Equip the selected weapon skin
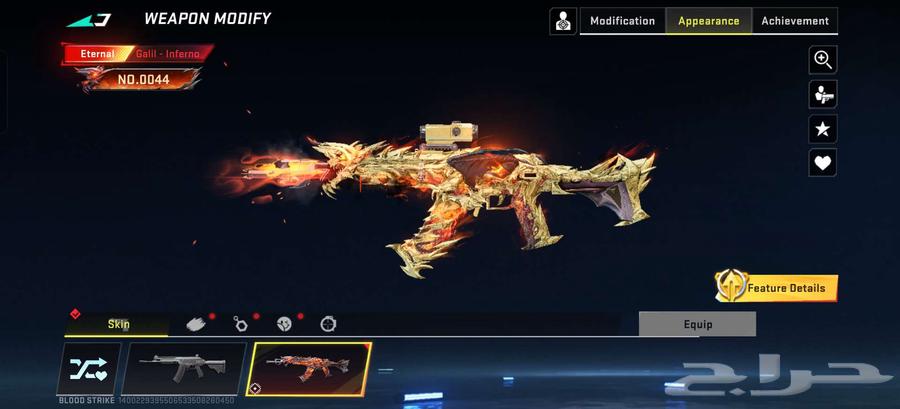This screenshot has height=409, width=900. tap(697, 324)
